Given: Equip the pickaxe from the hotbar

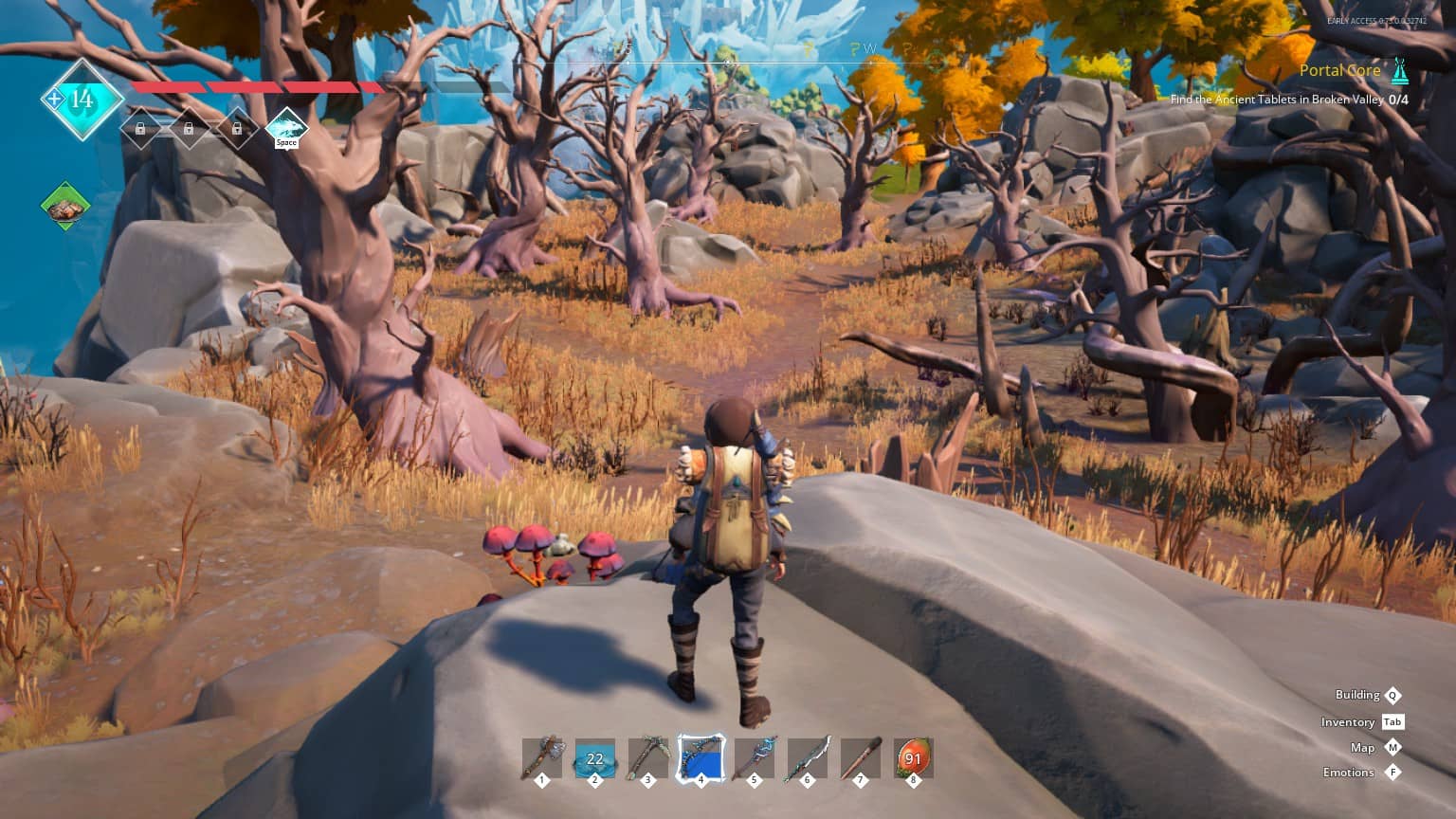Looking at the screenshot, I should pos(648,758).
